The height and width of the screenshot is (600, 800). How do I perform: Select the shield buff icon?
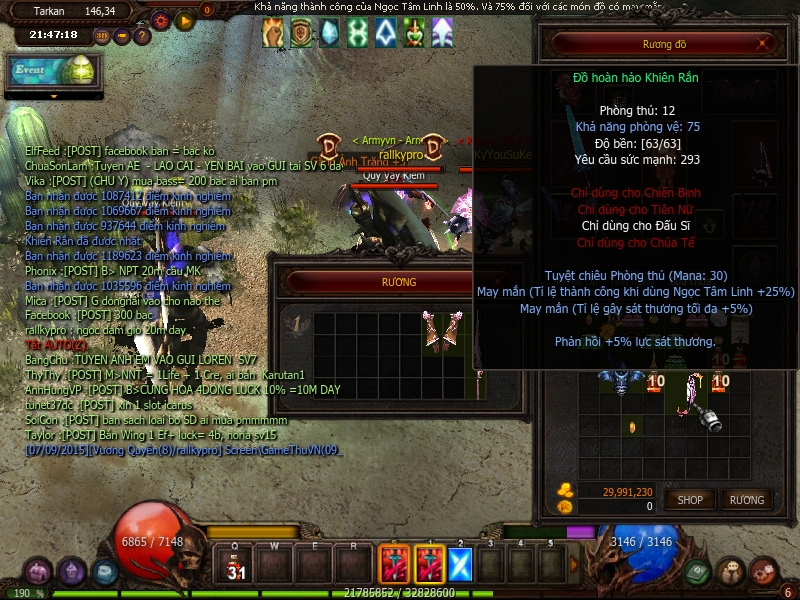pos(301,33)
